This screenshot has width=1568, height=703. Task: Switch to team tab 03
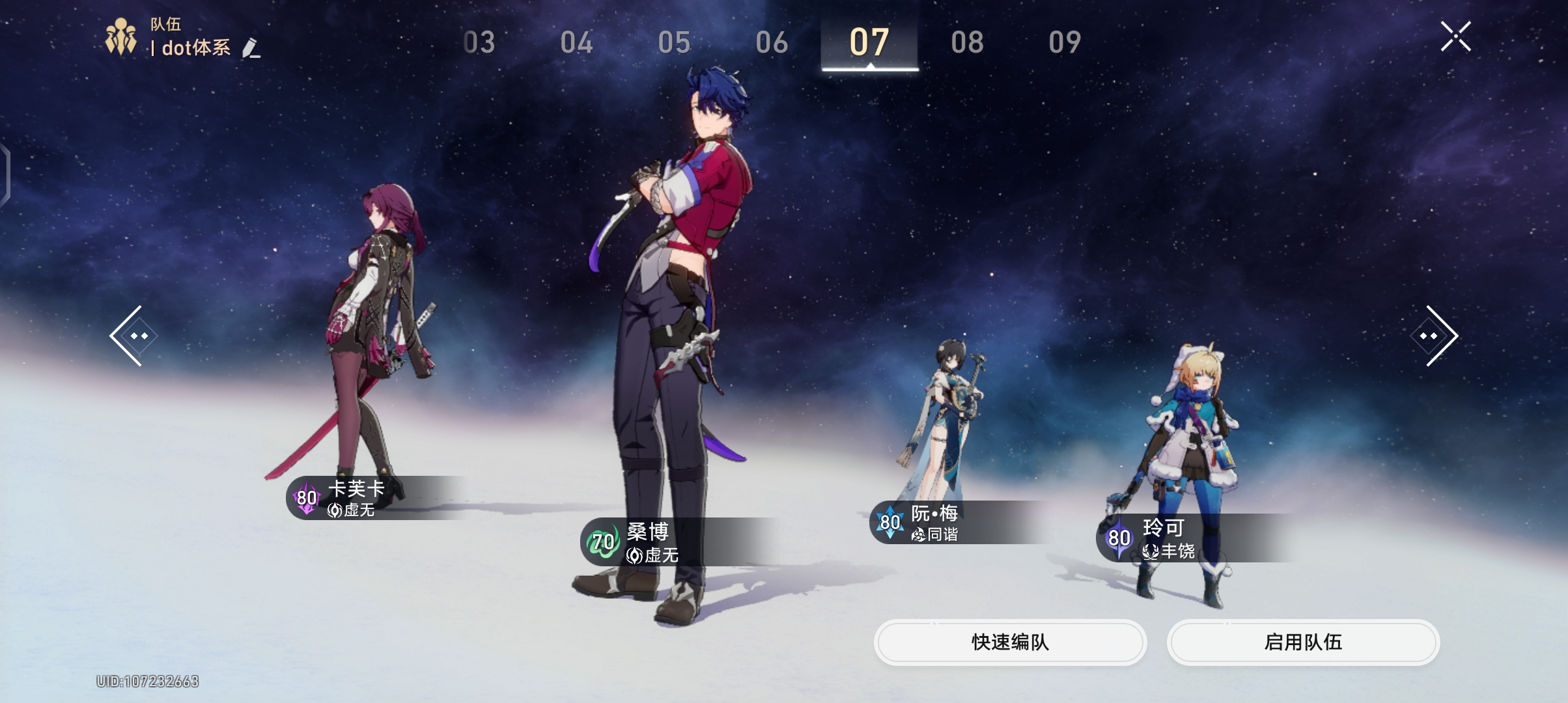click(479, 43)
